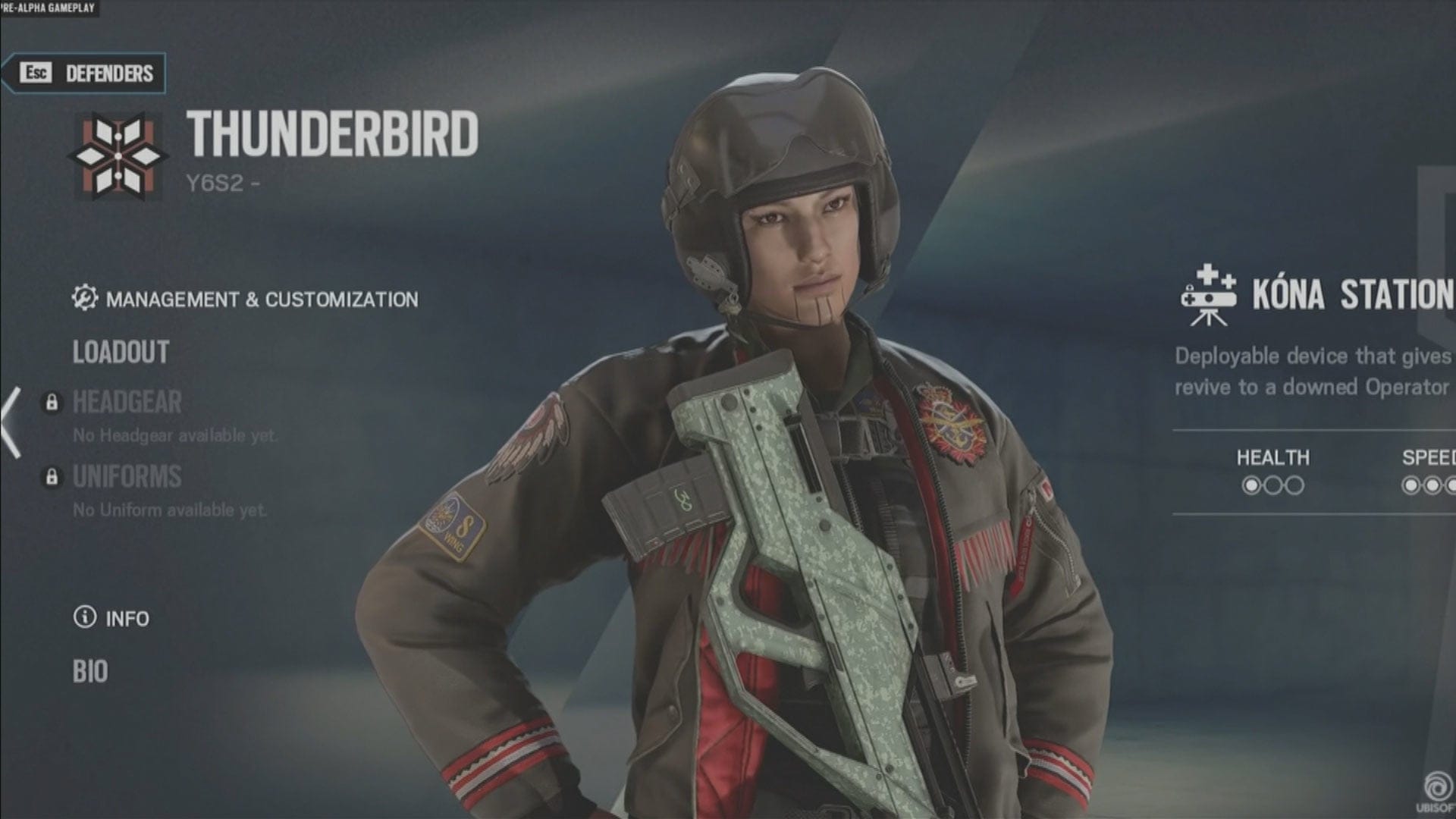Viewport: 1456px width, 819px height.
Task: Click Thunderbird's operator emblem icon
Action: tap(118, 156)
